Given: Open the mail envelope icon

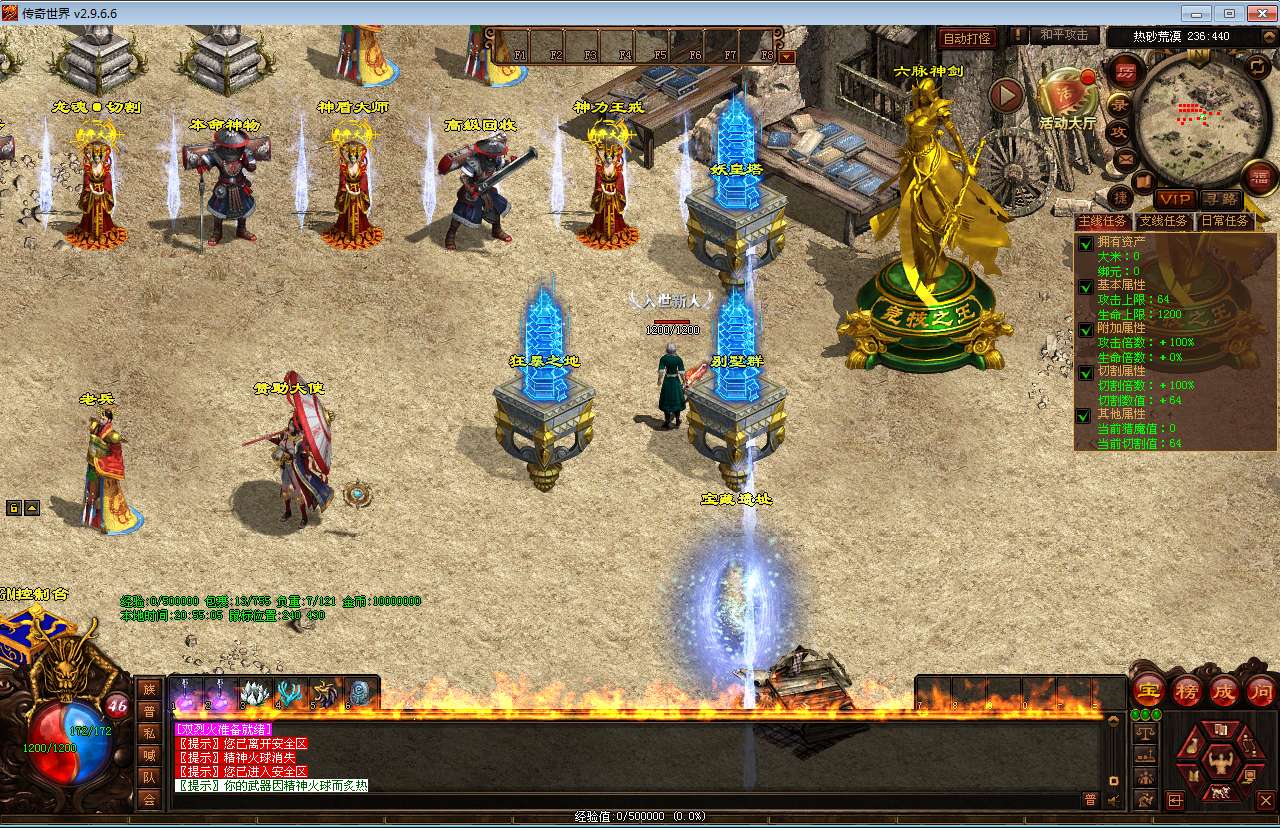Looking at the screenshot, I should (x=1125, y=158).
